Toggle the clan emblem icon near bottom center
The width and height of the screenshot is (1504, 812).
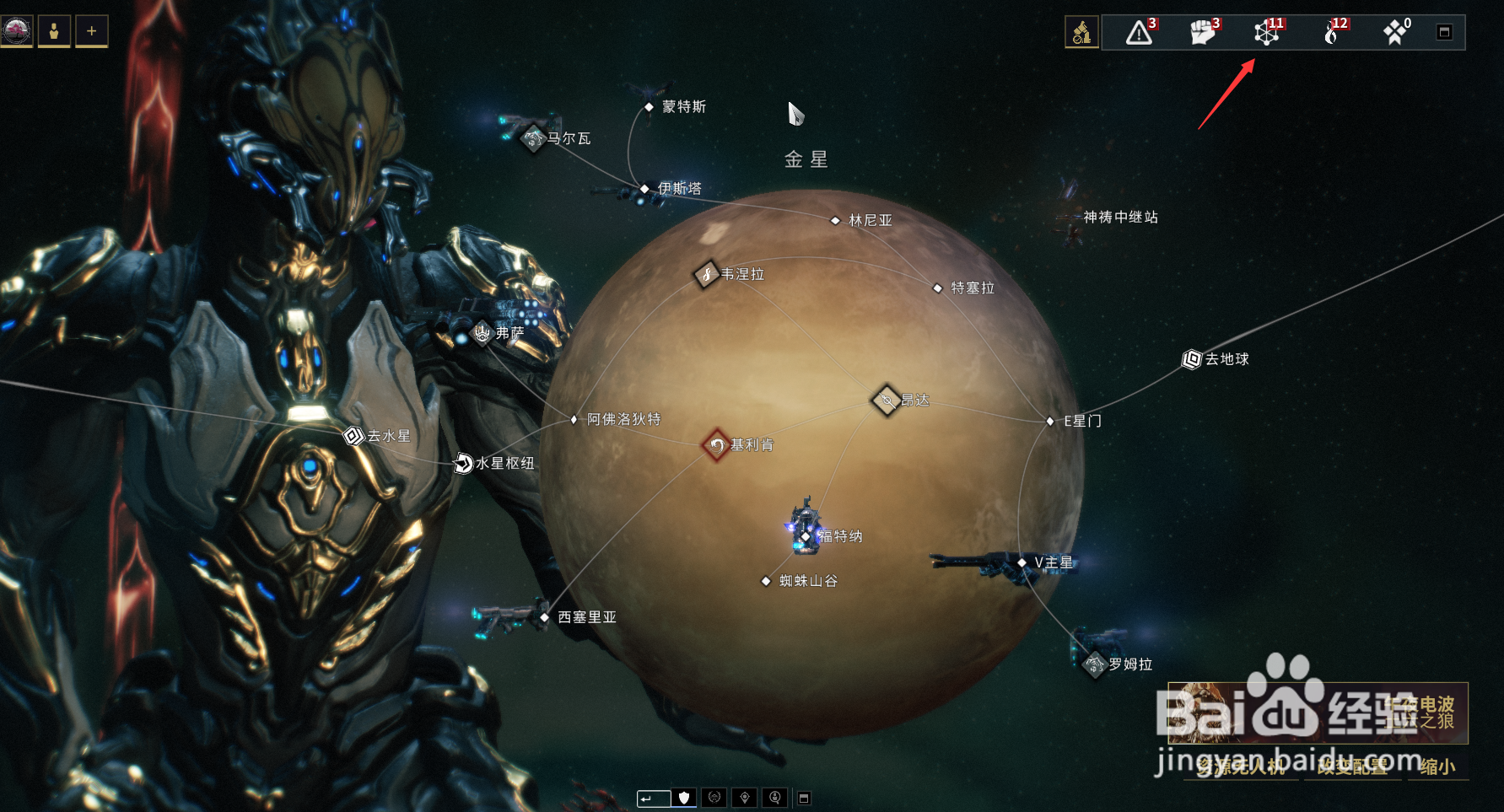point(714,797)
